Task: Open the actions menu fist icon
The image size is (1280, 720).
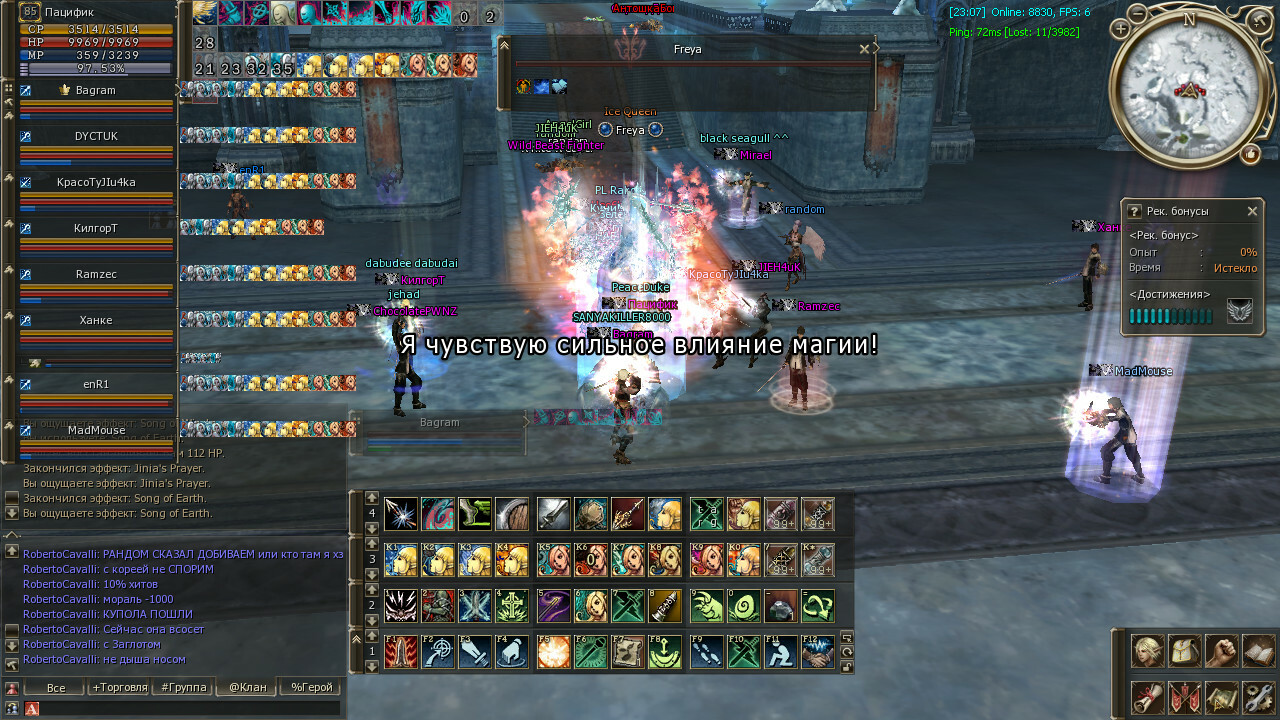Action: (x=1221, y=651)
